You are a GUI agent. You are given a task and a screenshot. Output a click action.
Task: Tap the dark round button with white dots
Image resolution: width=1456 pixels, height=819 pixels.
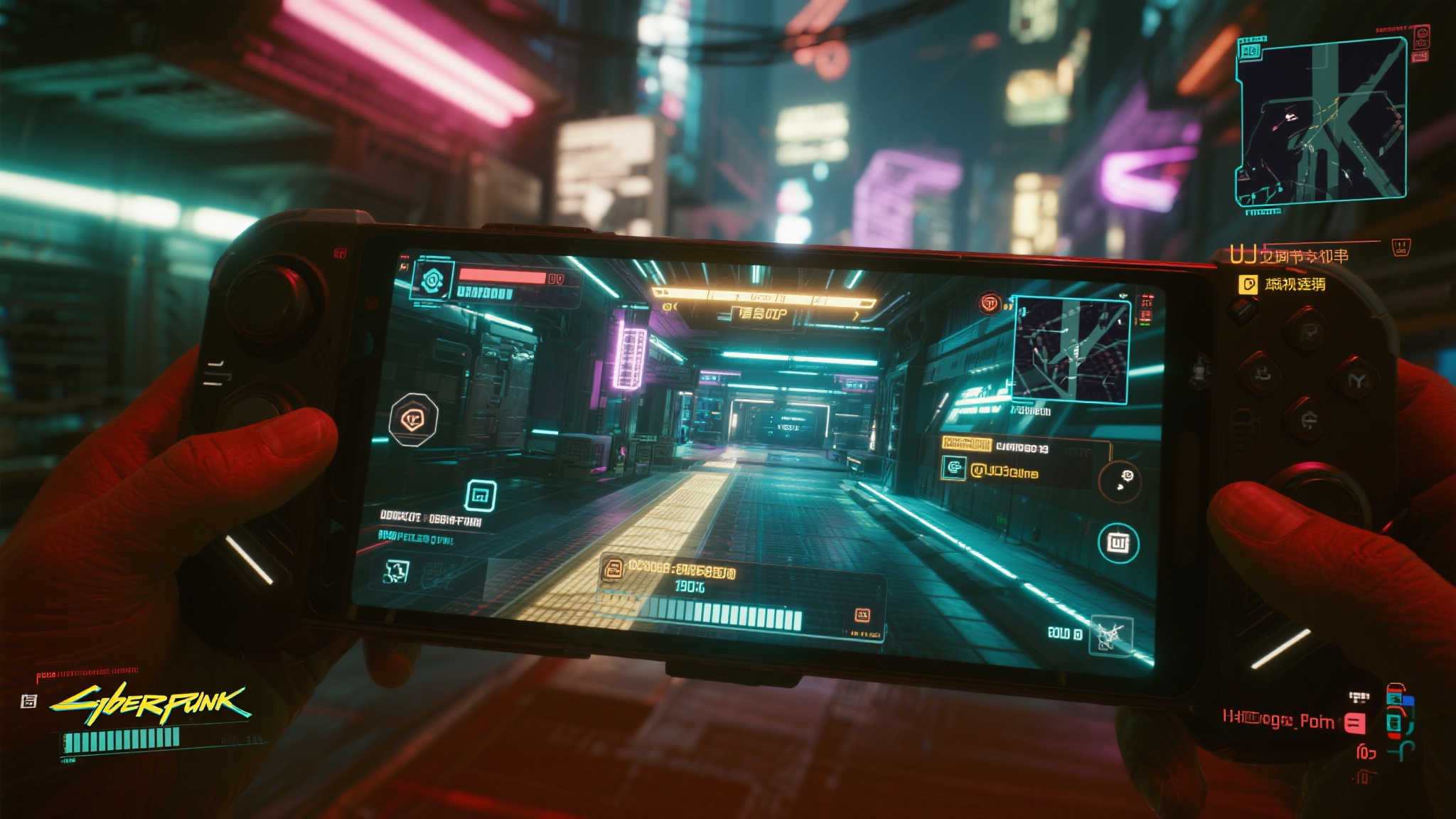1120,481
